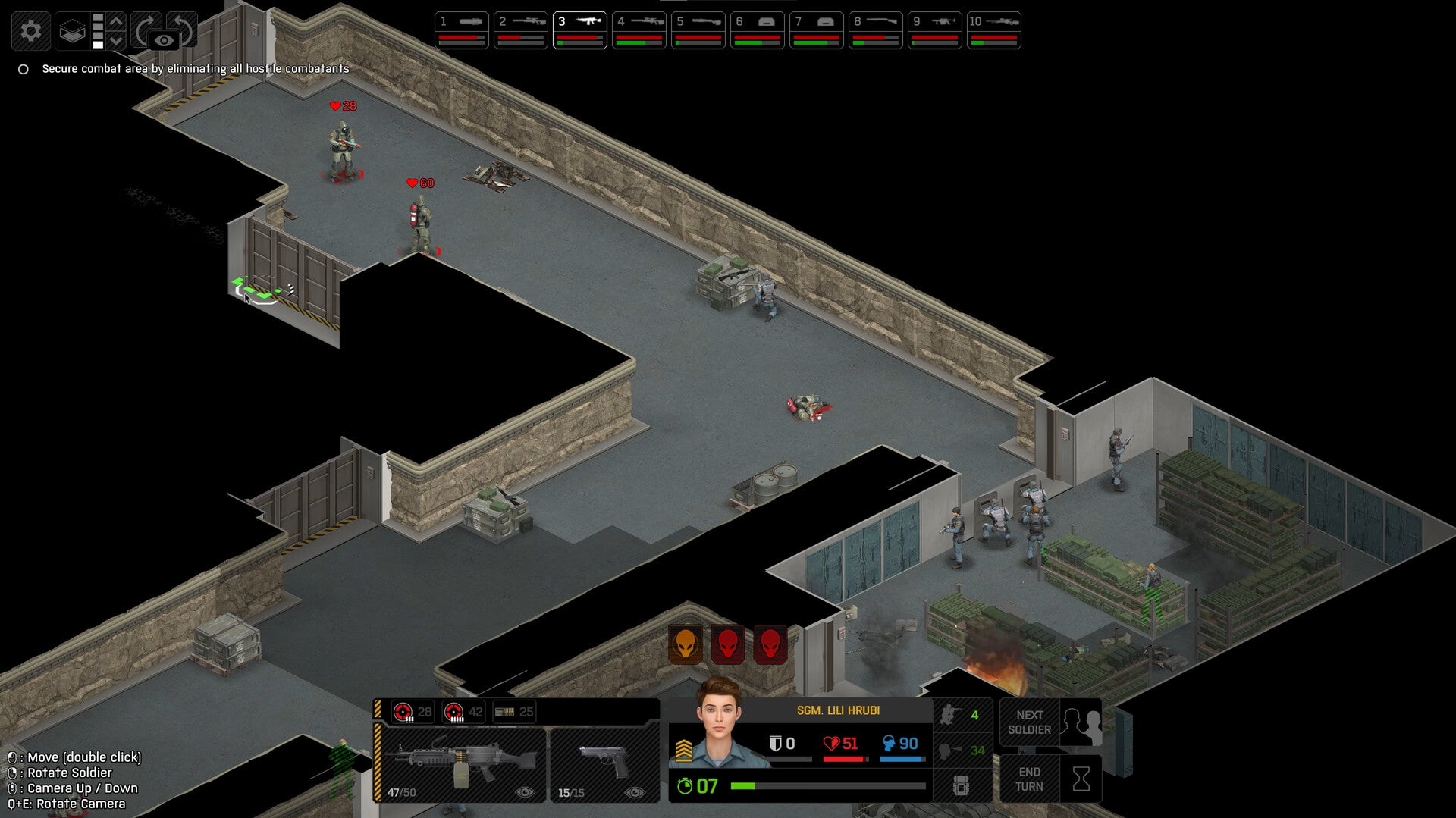The height and width of the screenshot is (818, 1456).
Task: Click the floor level up chevron
Action: (x=115, y=21)
